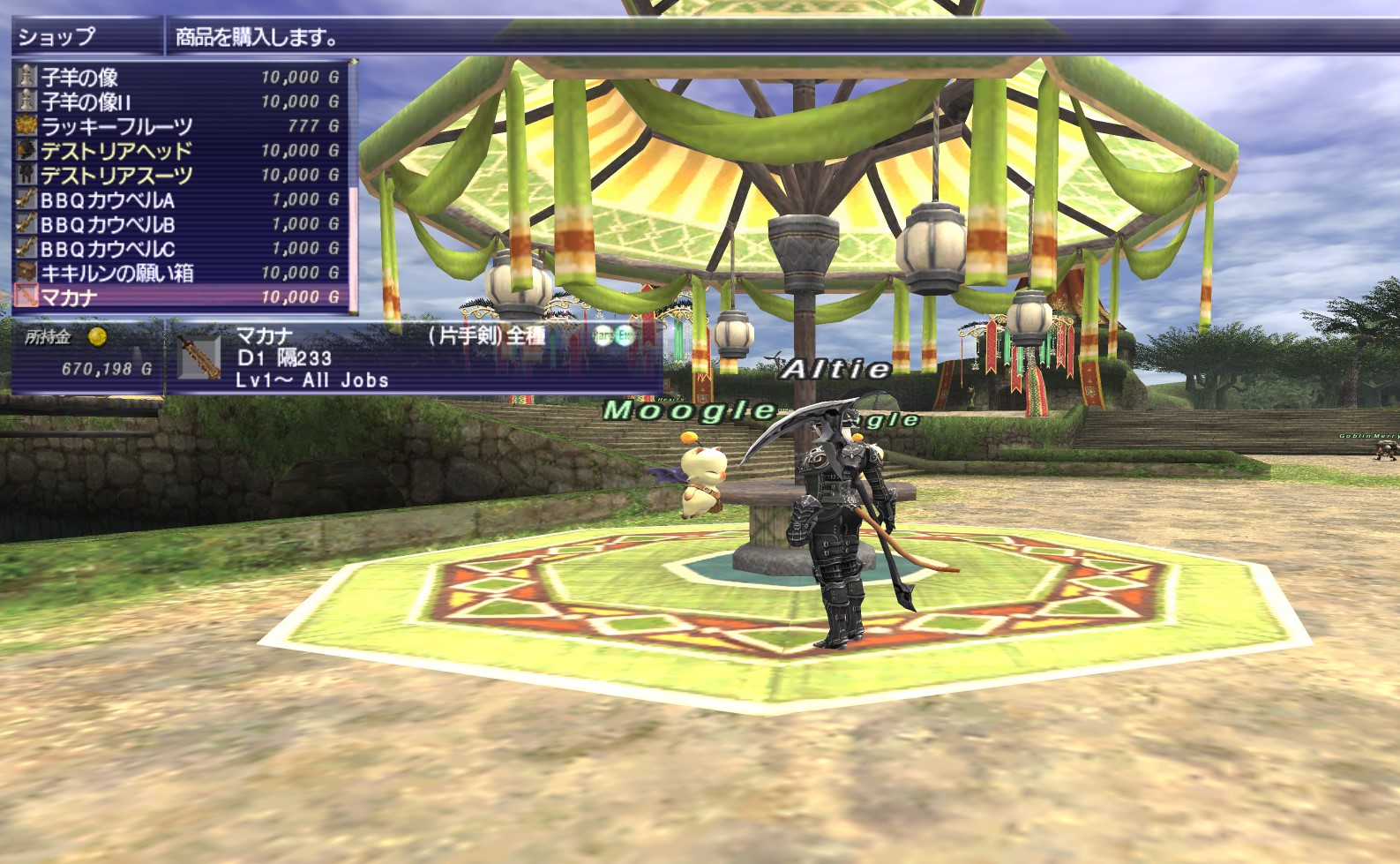Select BBQカウベルB from the list
The image size is (1400, 864).
point(176,224)
